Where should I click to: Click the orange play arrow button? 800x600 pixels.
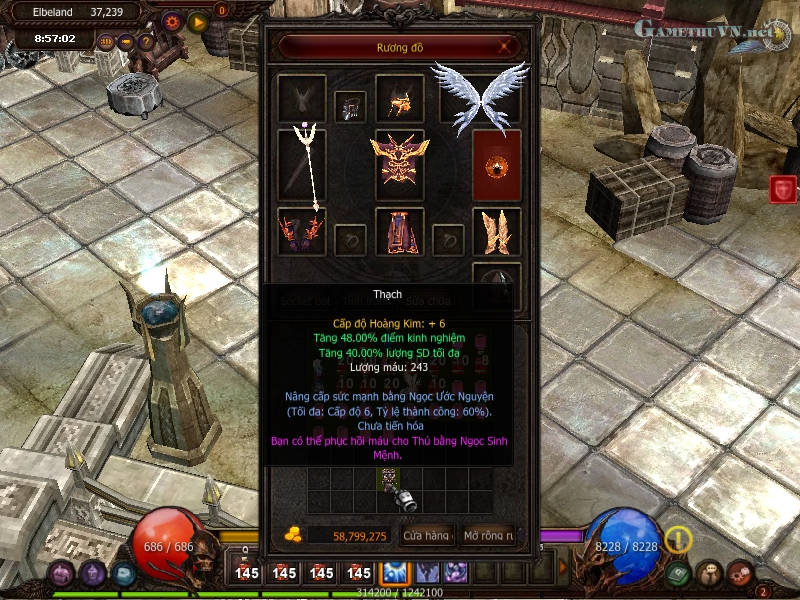tap(197, 20)
